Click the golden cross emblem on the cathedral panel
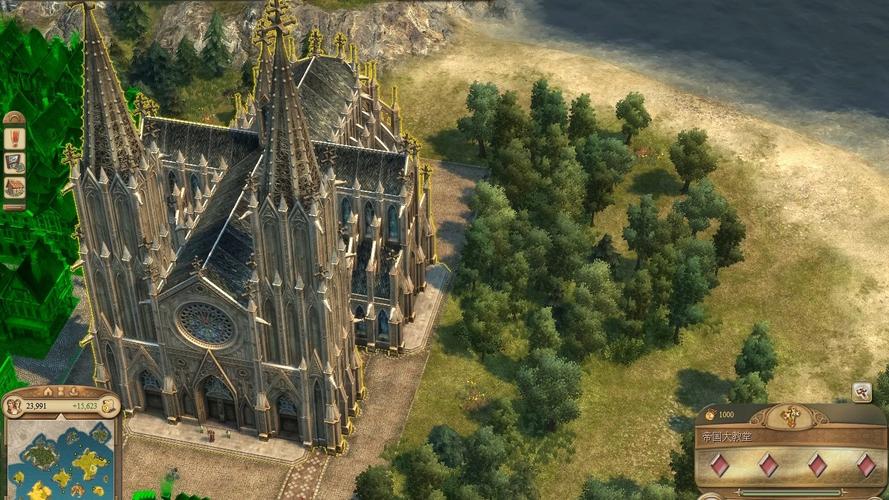 click(792, 416)
